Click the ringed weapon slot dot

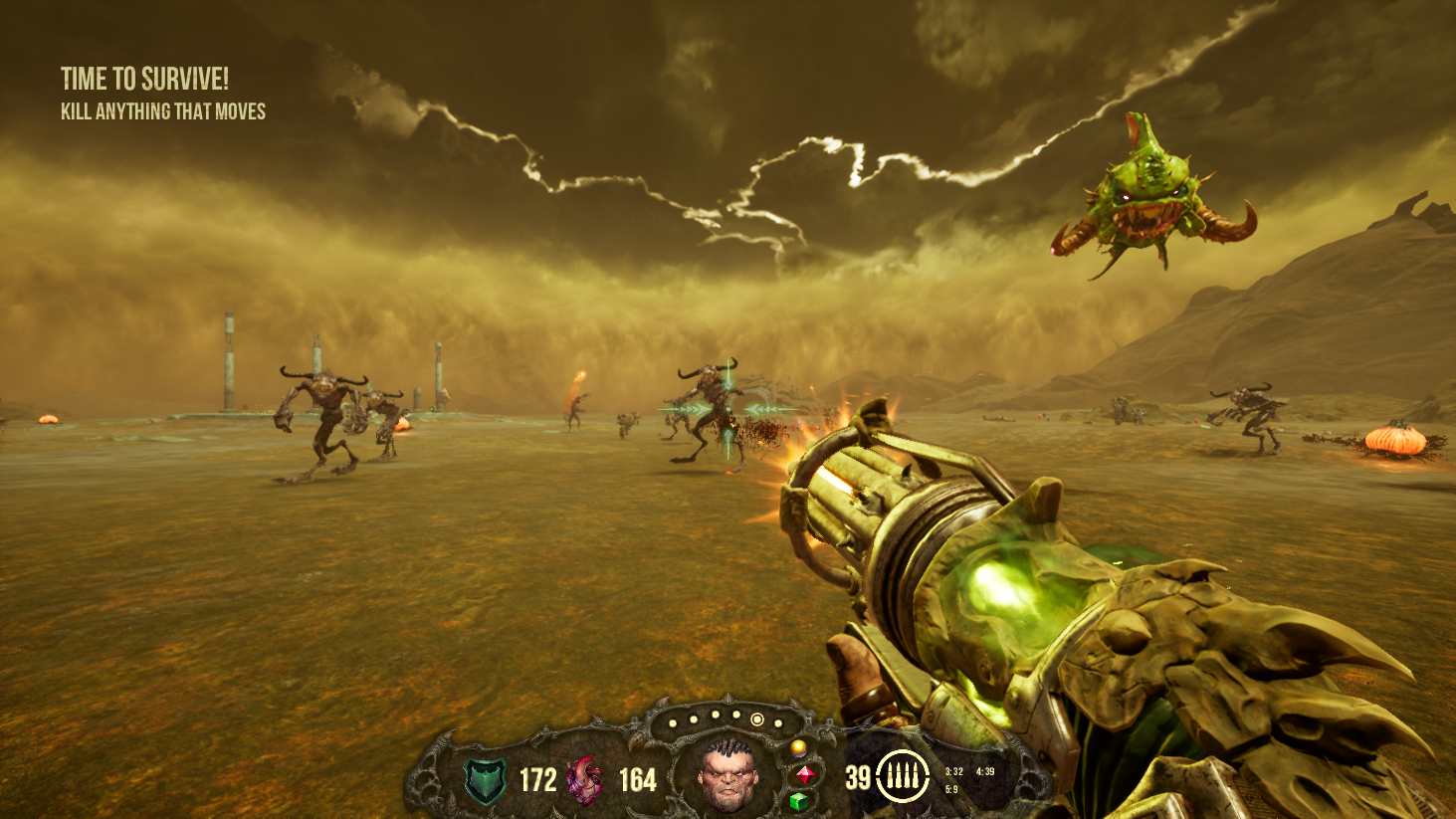point(757,719)
